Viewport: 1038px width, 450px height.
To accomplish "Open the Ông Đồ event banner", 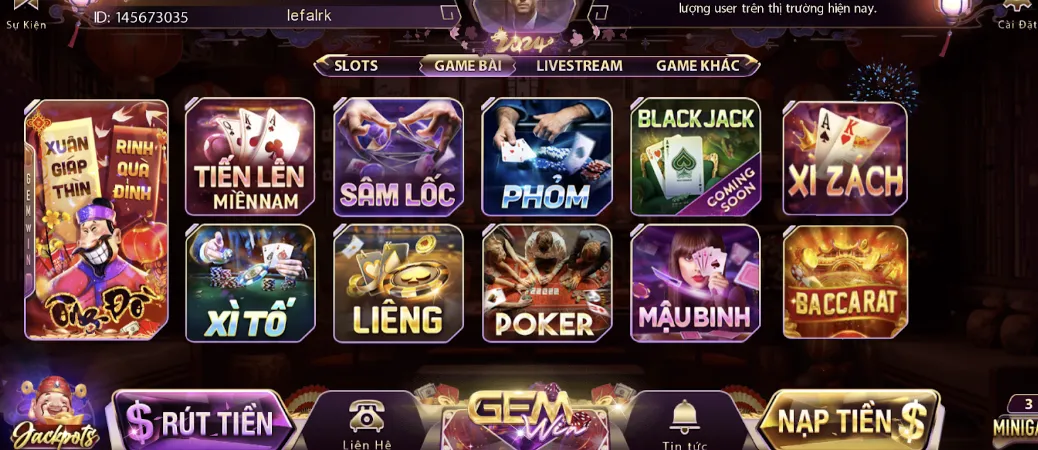I will [x=96, y=220].
